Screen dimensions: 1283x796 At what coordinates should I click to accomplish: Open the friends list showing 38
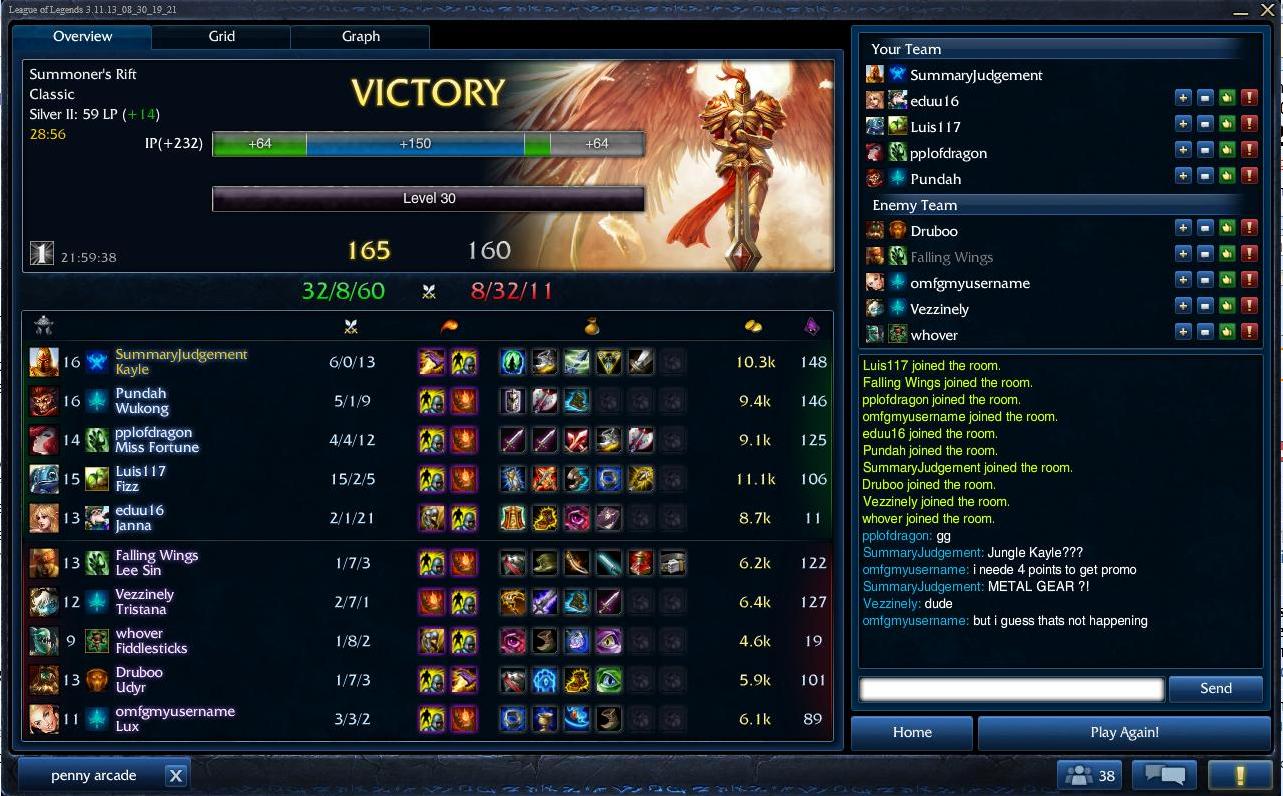[1089, 775]
